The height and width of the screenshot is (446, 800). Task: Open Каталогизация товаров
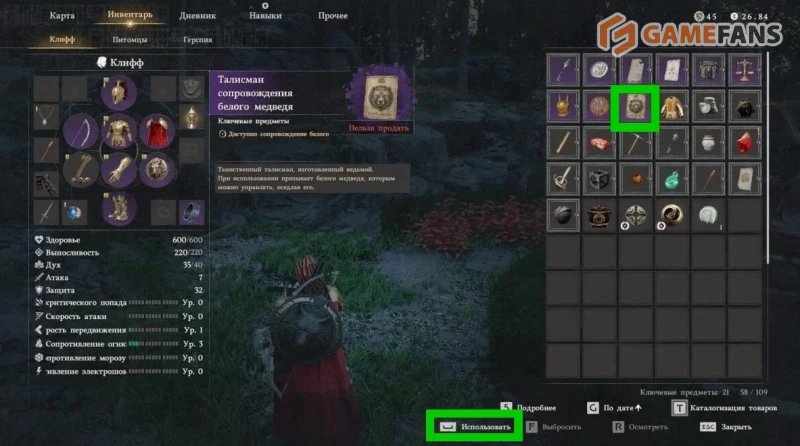point(732,408)
